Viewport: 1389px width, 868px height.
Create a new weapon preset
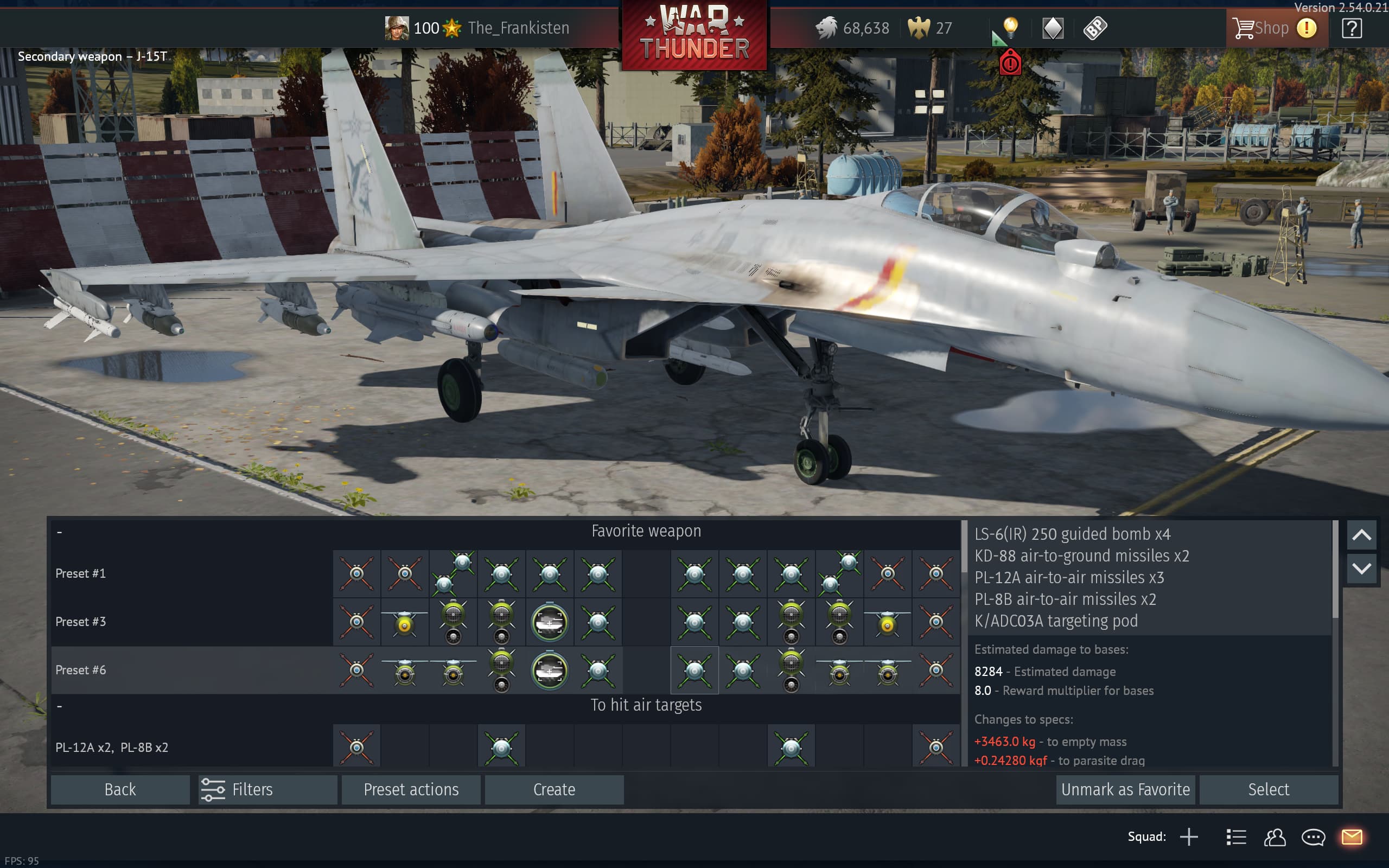click(554, 789)
